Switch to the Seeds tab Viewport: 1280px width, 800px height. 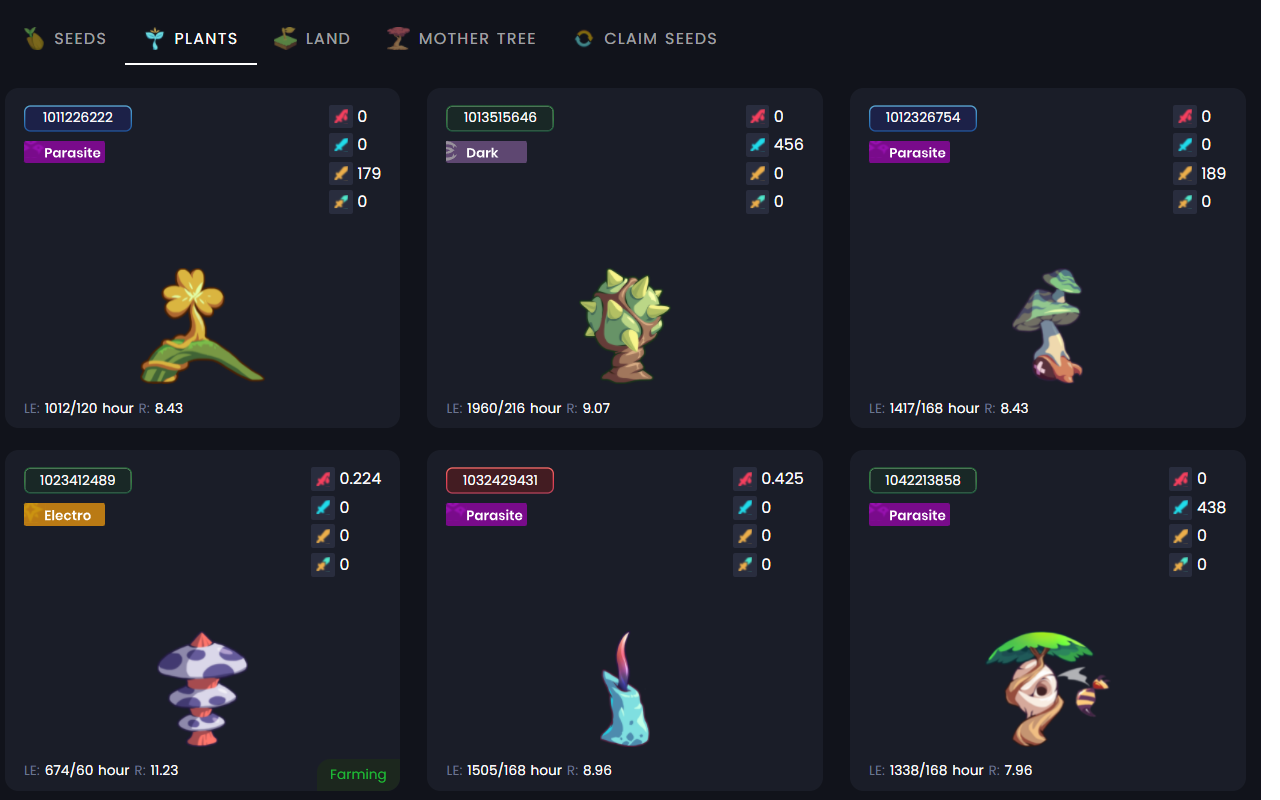[66, 39]
